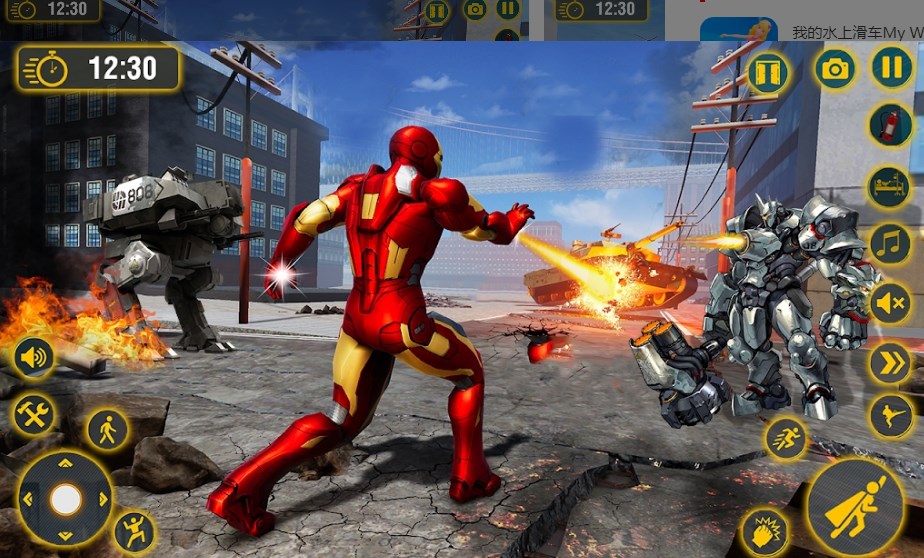Use the punch fist attack button
924x558 pixels.
(x=763, y=531)
